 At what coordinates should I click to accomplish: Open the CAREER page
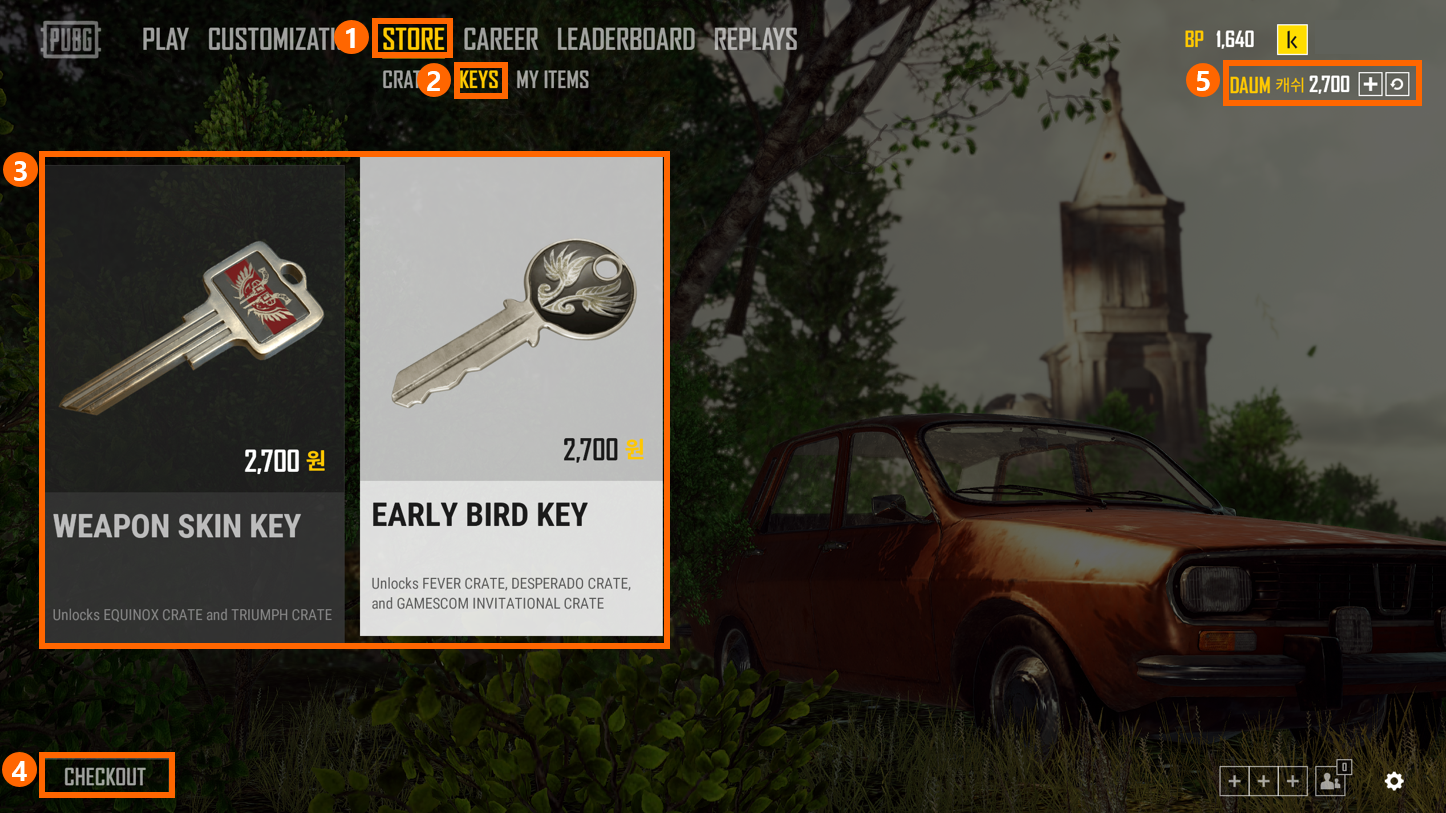coord(501,40)
